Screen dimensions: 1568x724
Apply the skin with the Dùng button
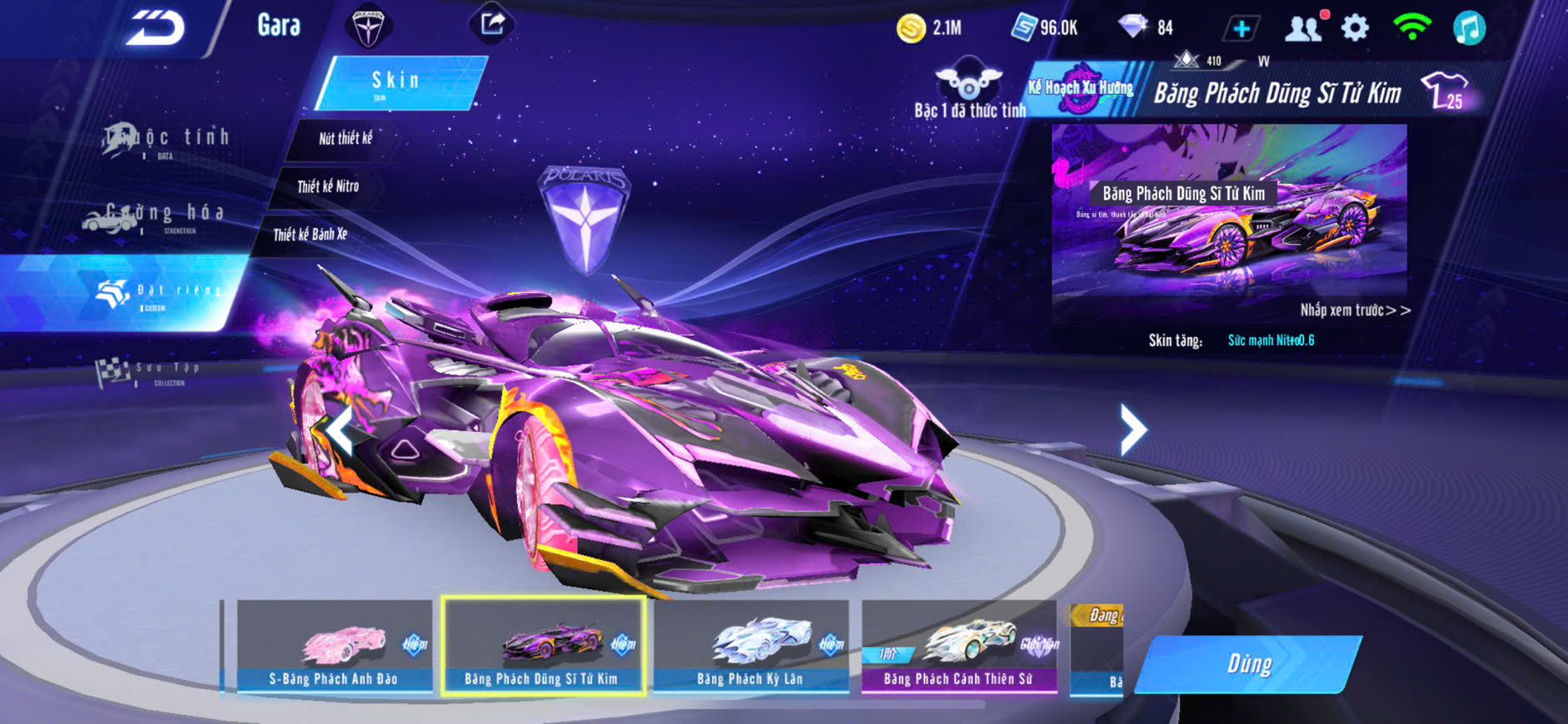(1248, 664)
